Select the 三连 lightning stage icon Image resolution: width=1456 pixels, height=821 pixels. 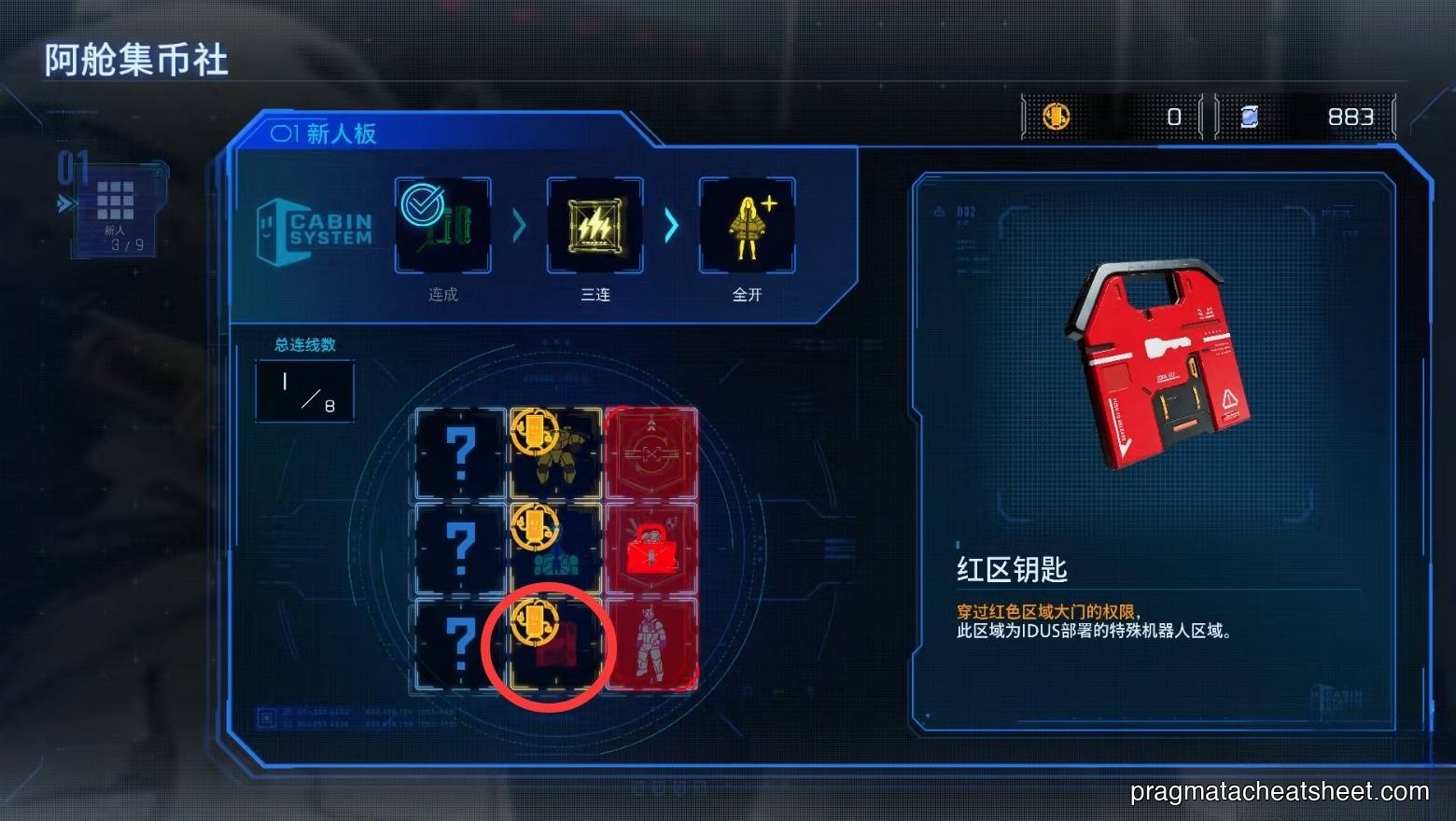coord(595,224)
